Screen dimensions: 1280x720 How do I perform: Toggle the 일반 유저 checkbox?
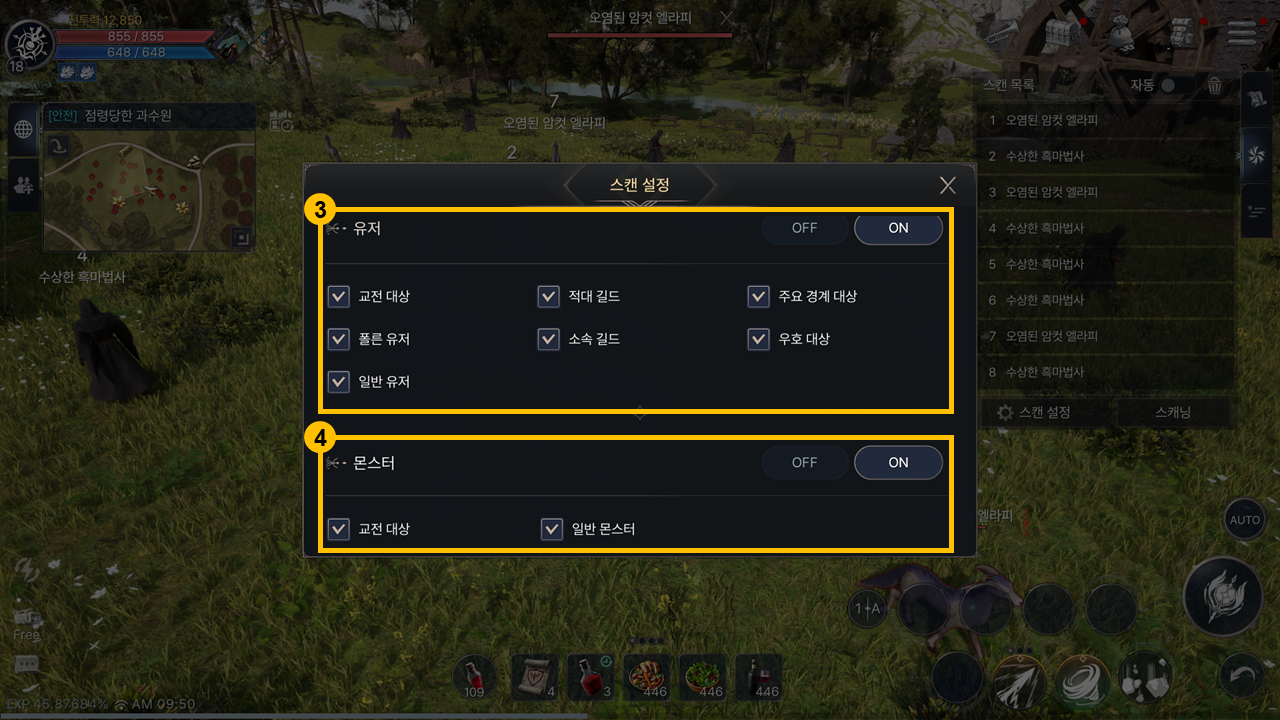point(339,382)
